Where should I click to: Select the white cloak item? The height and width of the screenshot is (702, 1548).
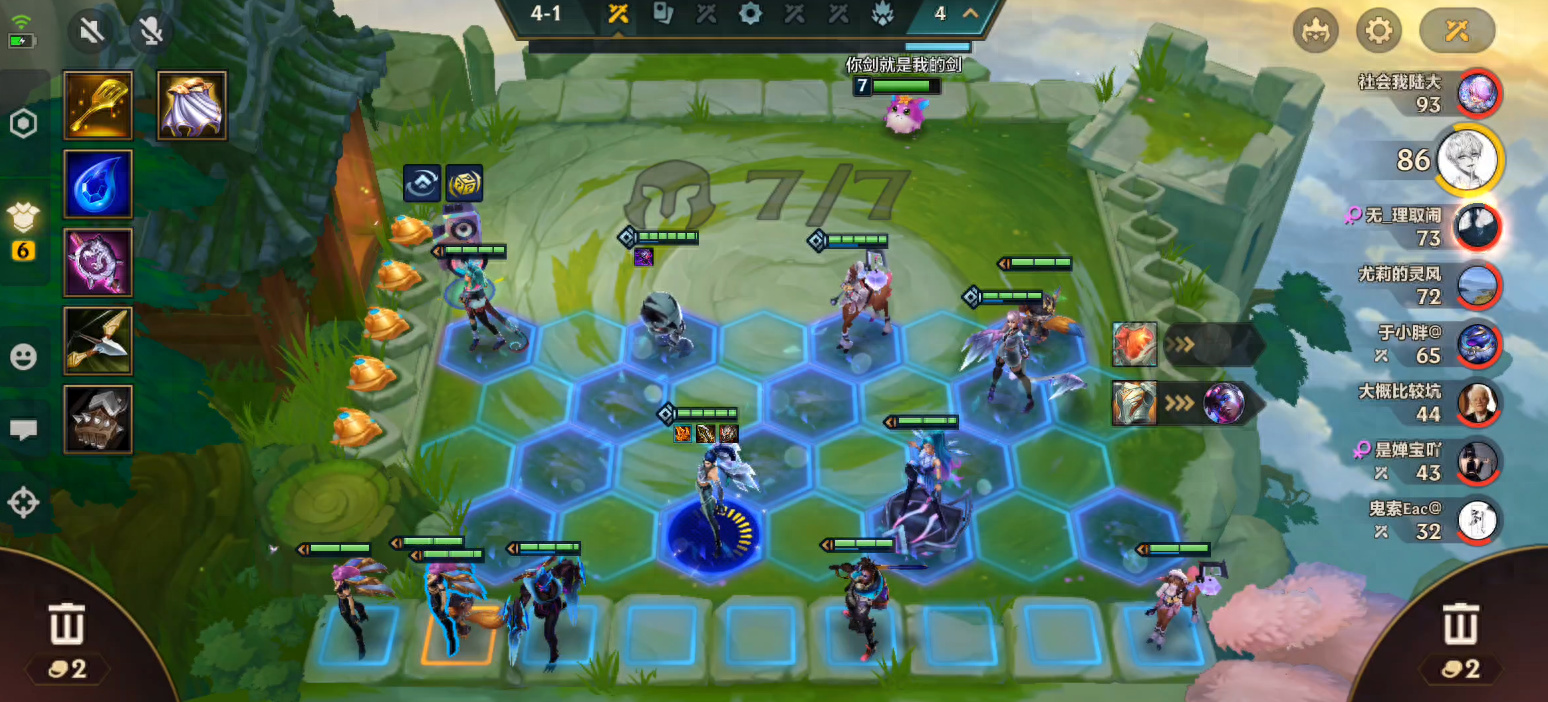[192, 105]
